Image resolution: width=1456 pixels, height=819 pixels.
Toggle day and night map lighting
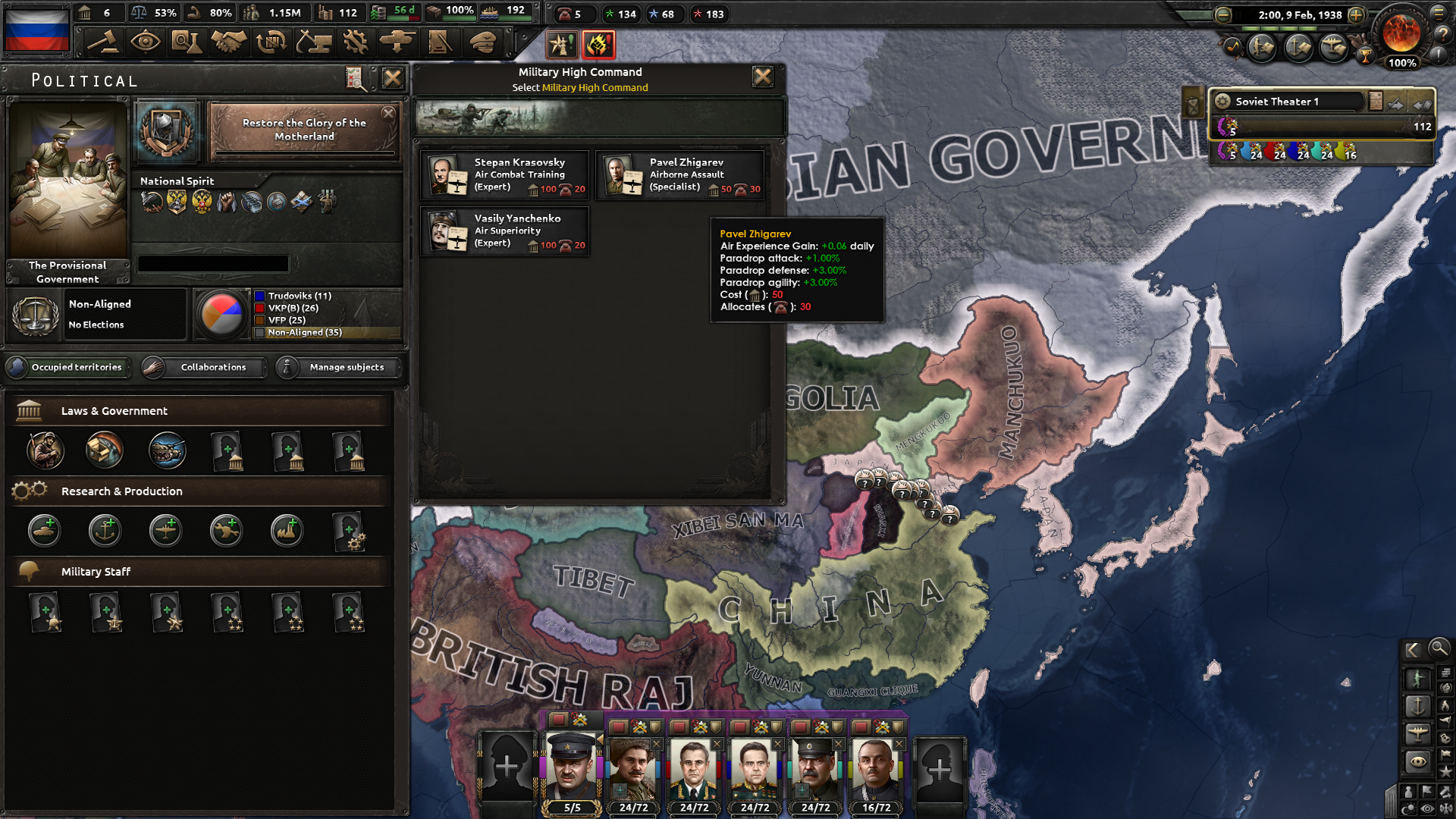pyautogui.click(x=1408, y=807)
